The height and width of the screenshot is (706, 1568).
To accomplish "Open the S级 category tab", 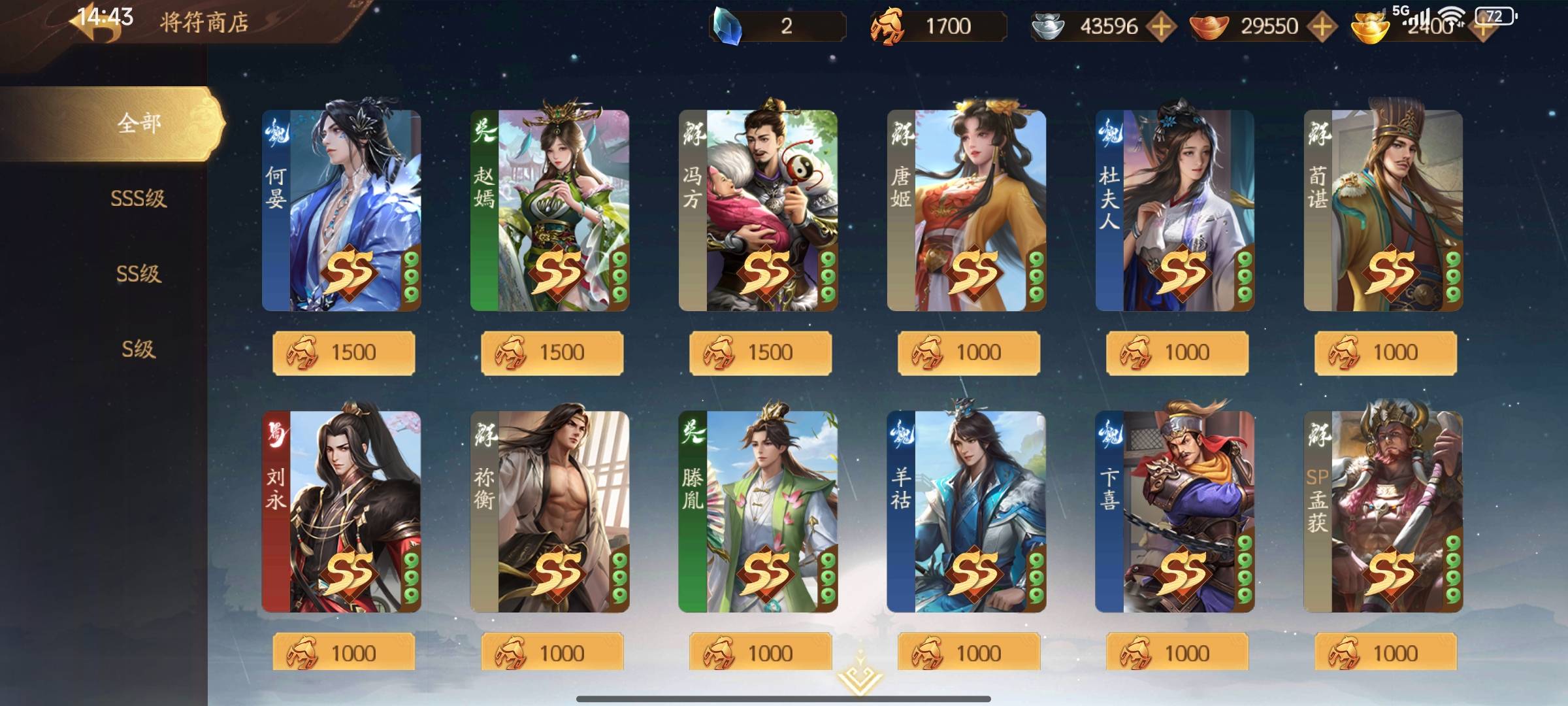I will click(x=139, y=349).
